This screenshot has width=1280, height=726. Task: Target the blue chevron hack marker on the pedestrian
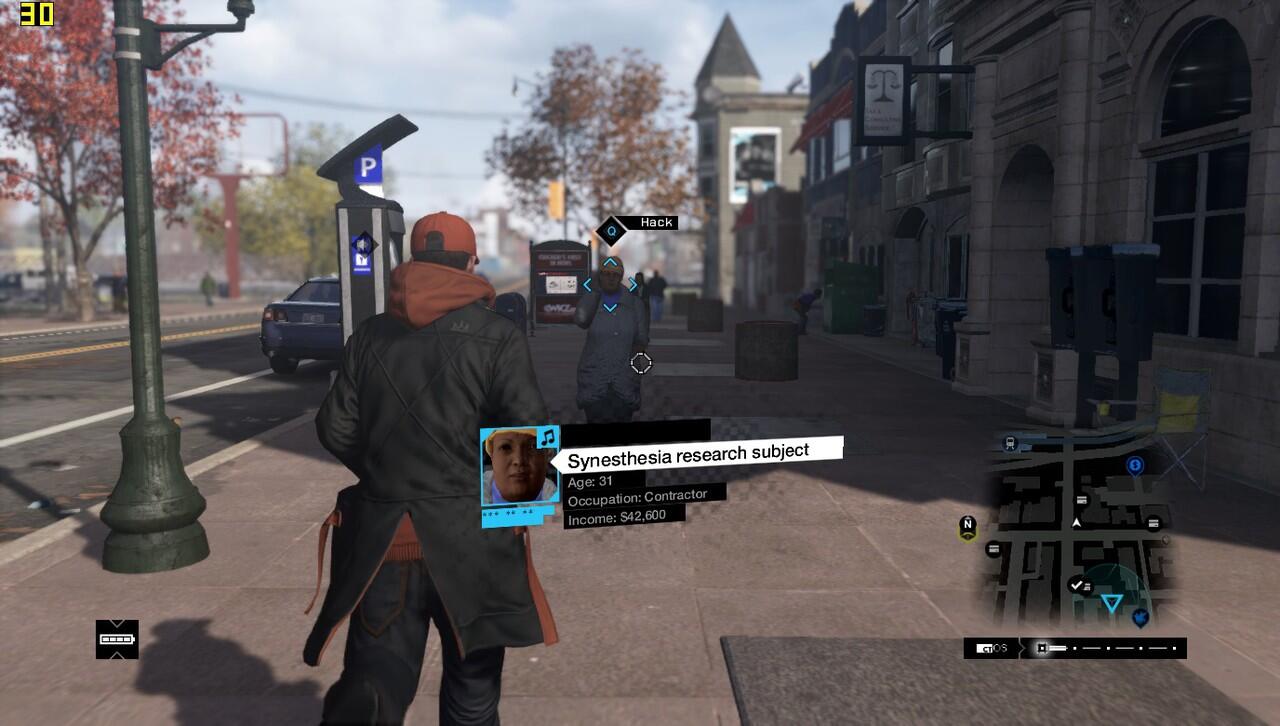click(x=609, y=285)
